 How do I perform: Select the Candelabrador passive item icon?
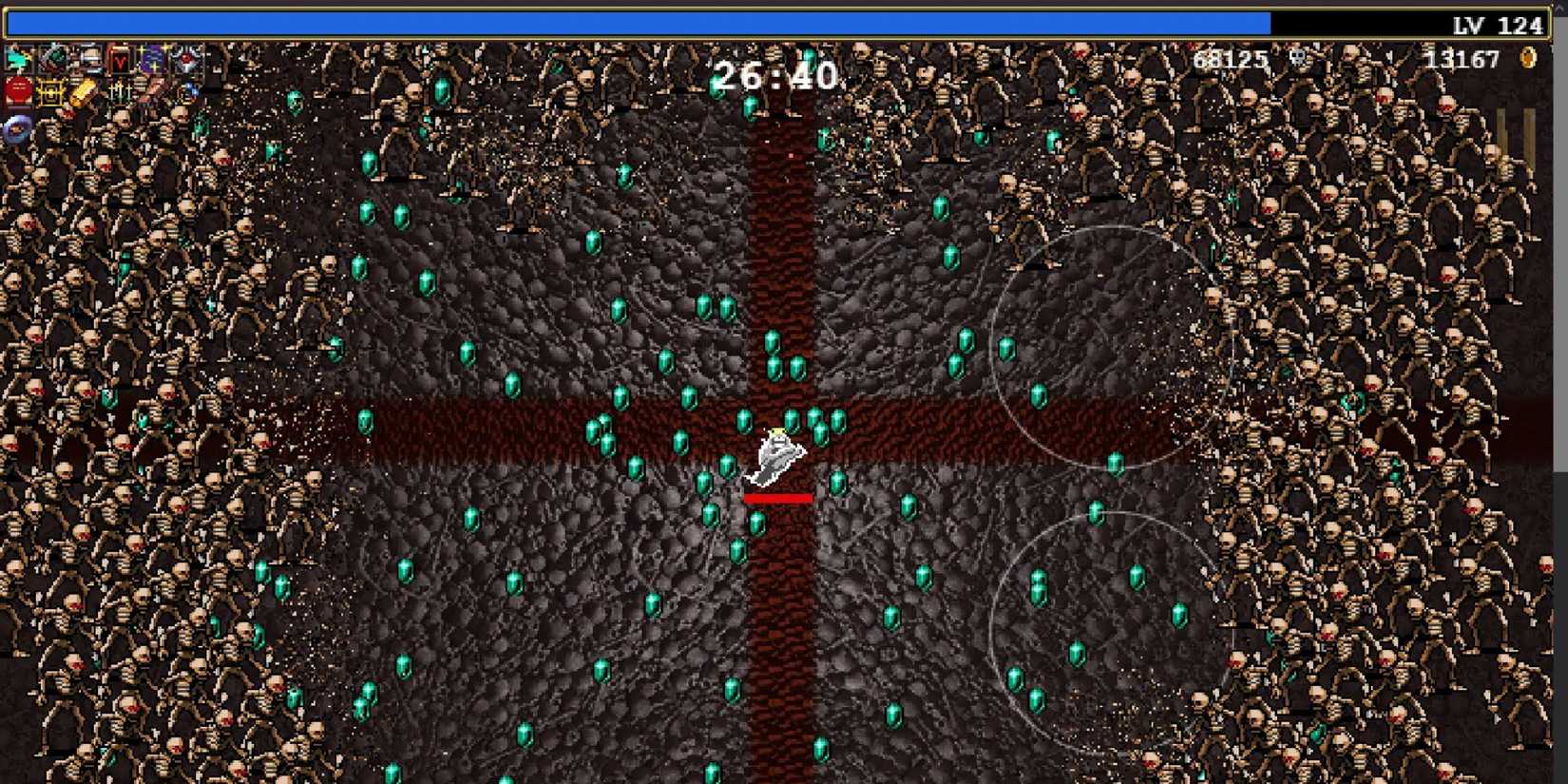click(121, 92)
